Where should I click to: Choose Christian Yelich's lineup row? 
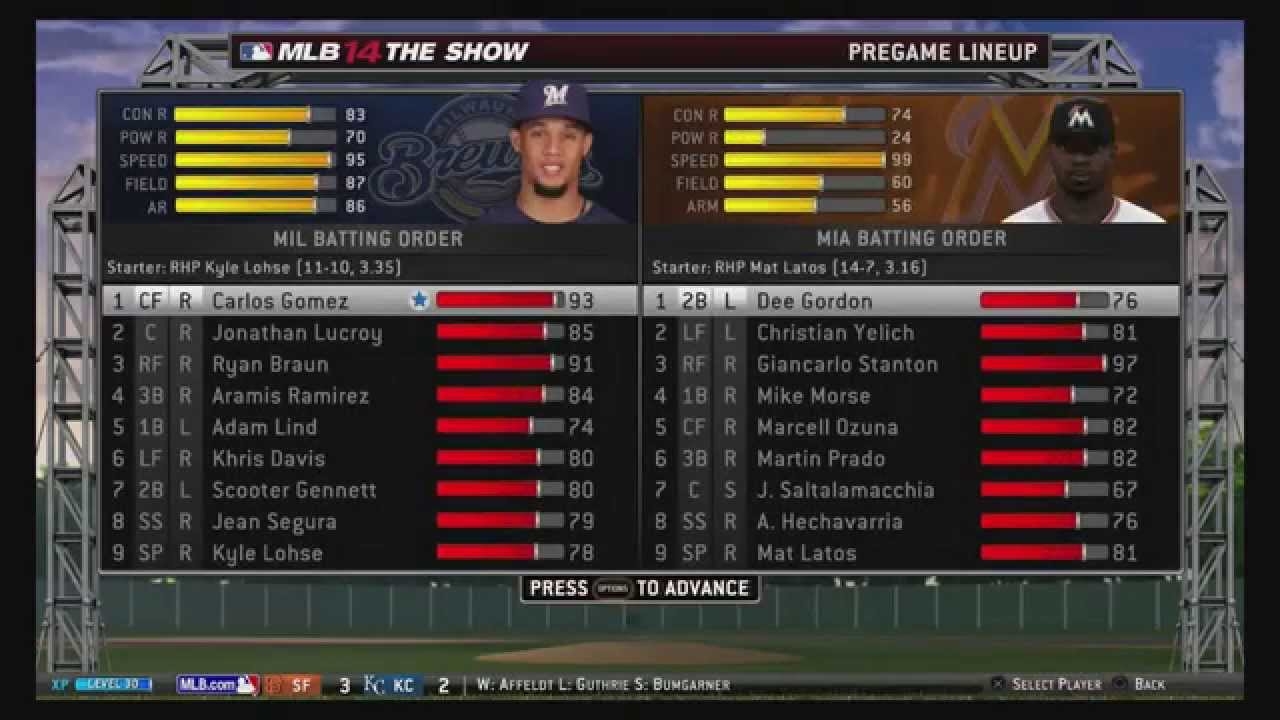pyautogui.click(x=835, y=333)
